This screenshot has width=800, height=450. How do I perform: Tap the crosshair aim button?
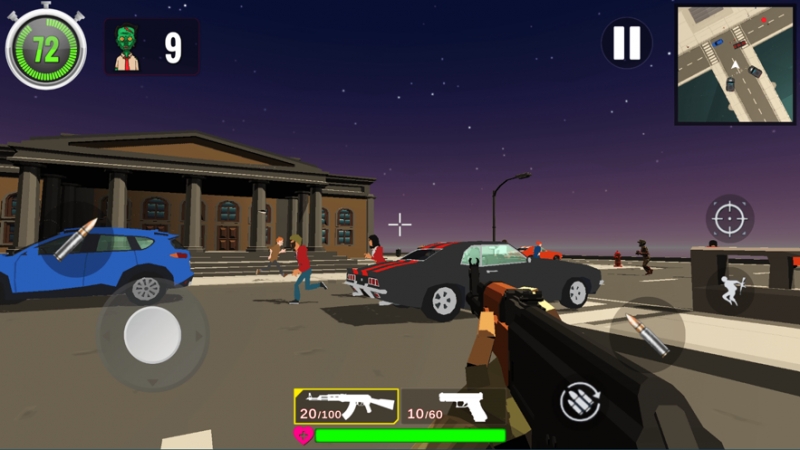coord(730,218)
